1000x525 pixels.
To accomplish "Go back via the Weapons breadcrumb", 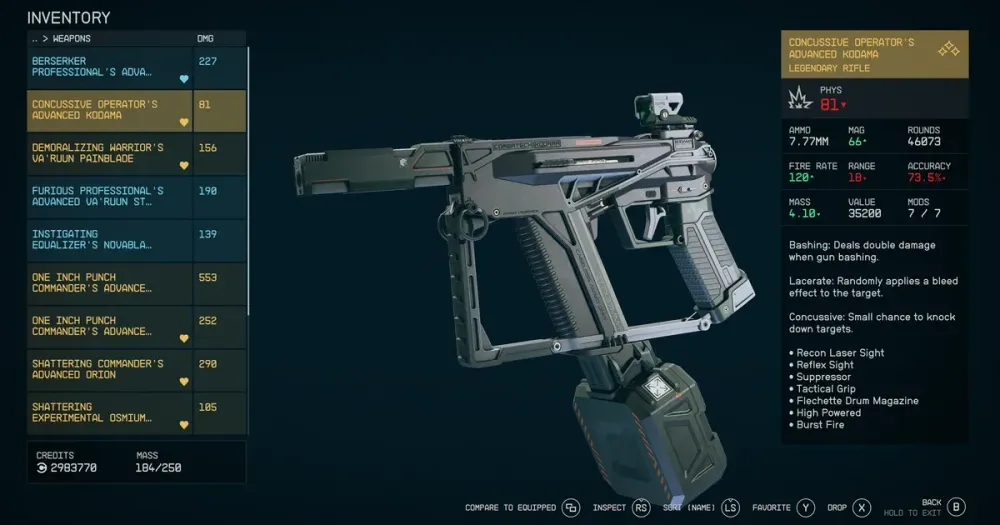I will 62,39.
